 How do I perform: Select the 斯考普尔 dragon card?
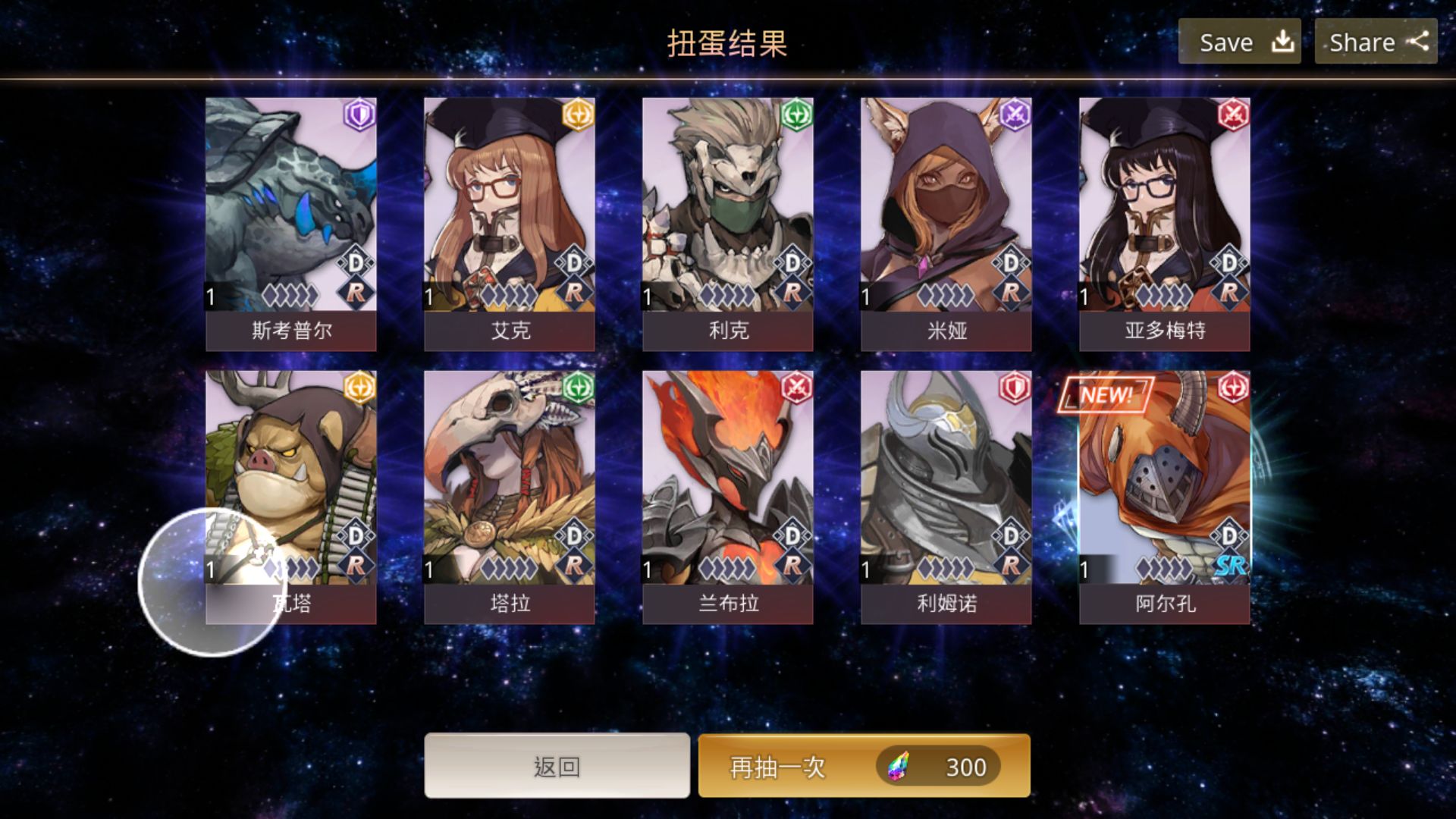[291, 224]
